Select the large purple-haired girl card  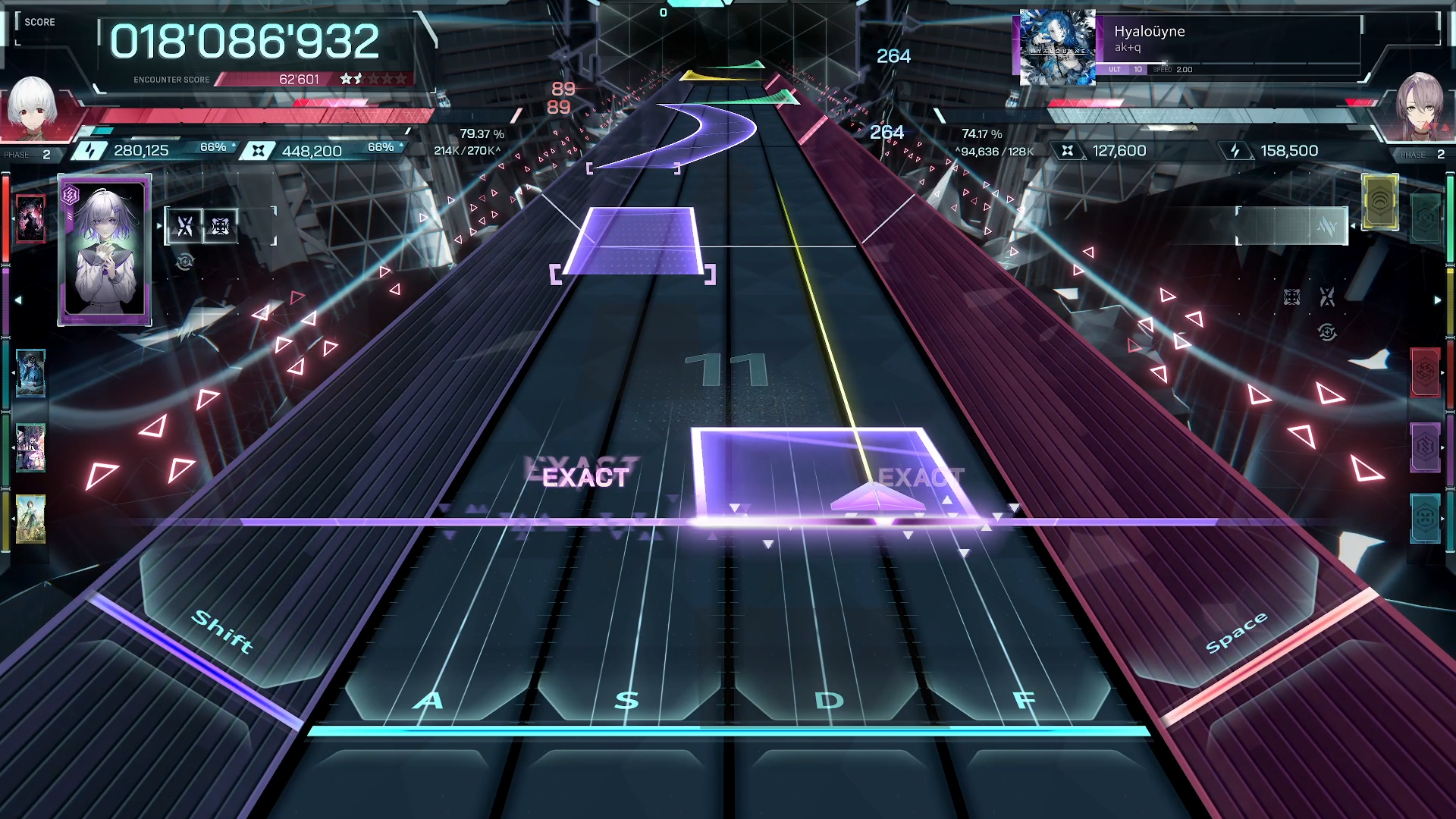click(x=105, y=250)
